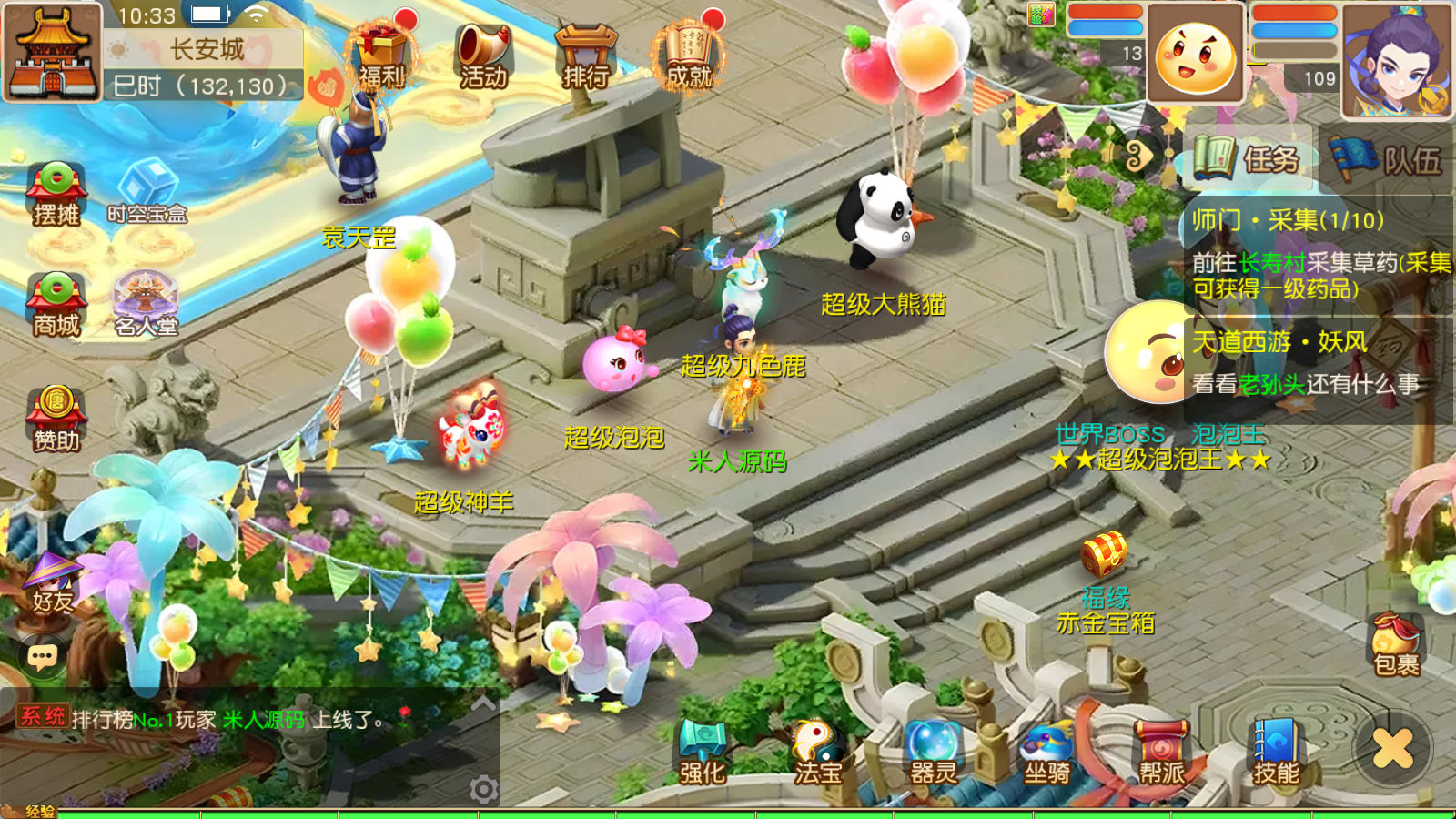The height and width of the screenshot is (819, 1456).
Task: Show the 排行 ranking board
Action: click(x=585, y=55)
